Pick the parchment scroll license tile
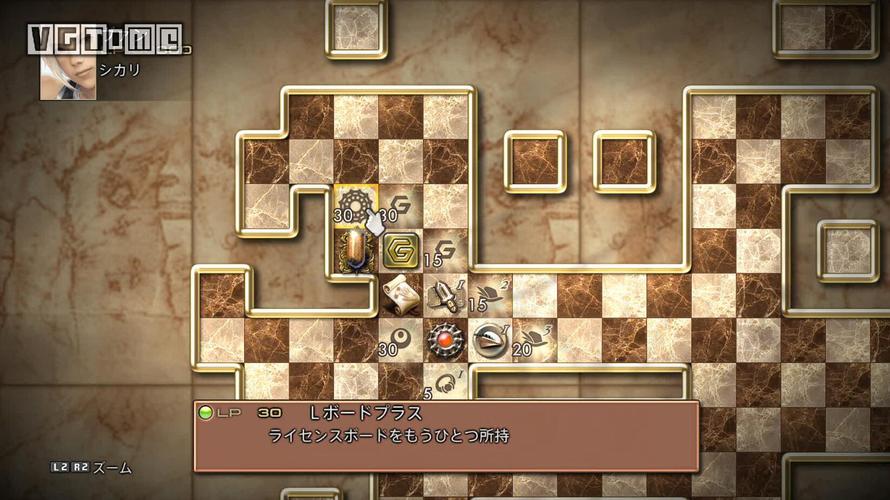The image size is (890, 500). coord(401,294)
